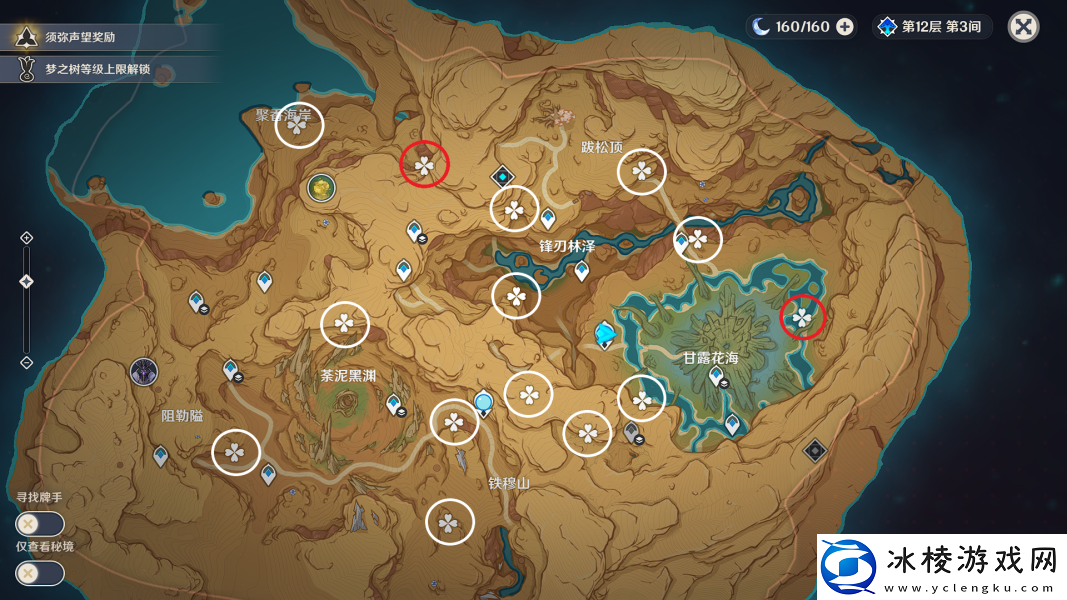Screen dimensions: 1067x600
Task: Select the dark diamond domain marker
Action: pyautogui.click(x=816, y=450)
